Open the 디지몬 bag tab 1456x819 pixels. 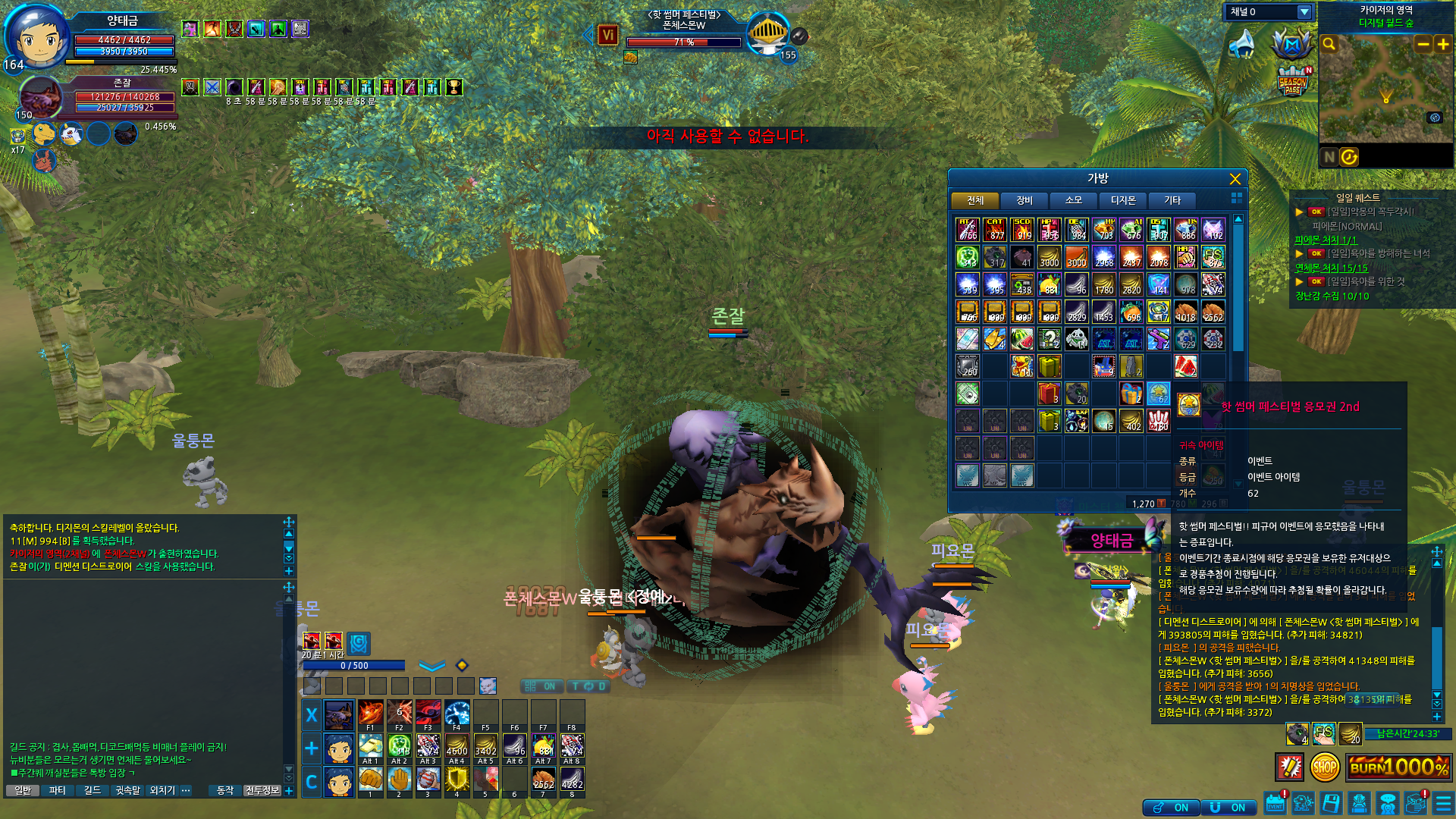1123,200
